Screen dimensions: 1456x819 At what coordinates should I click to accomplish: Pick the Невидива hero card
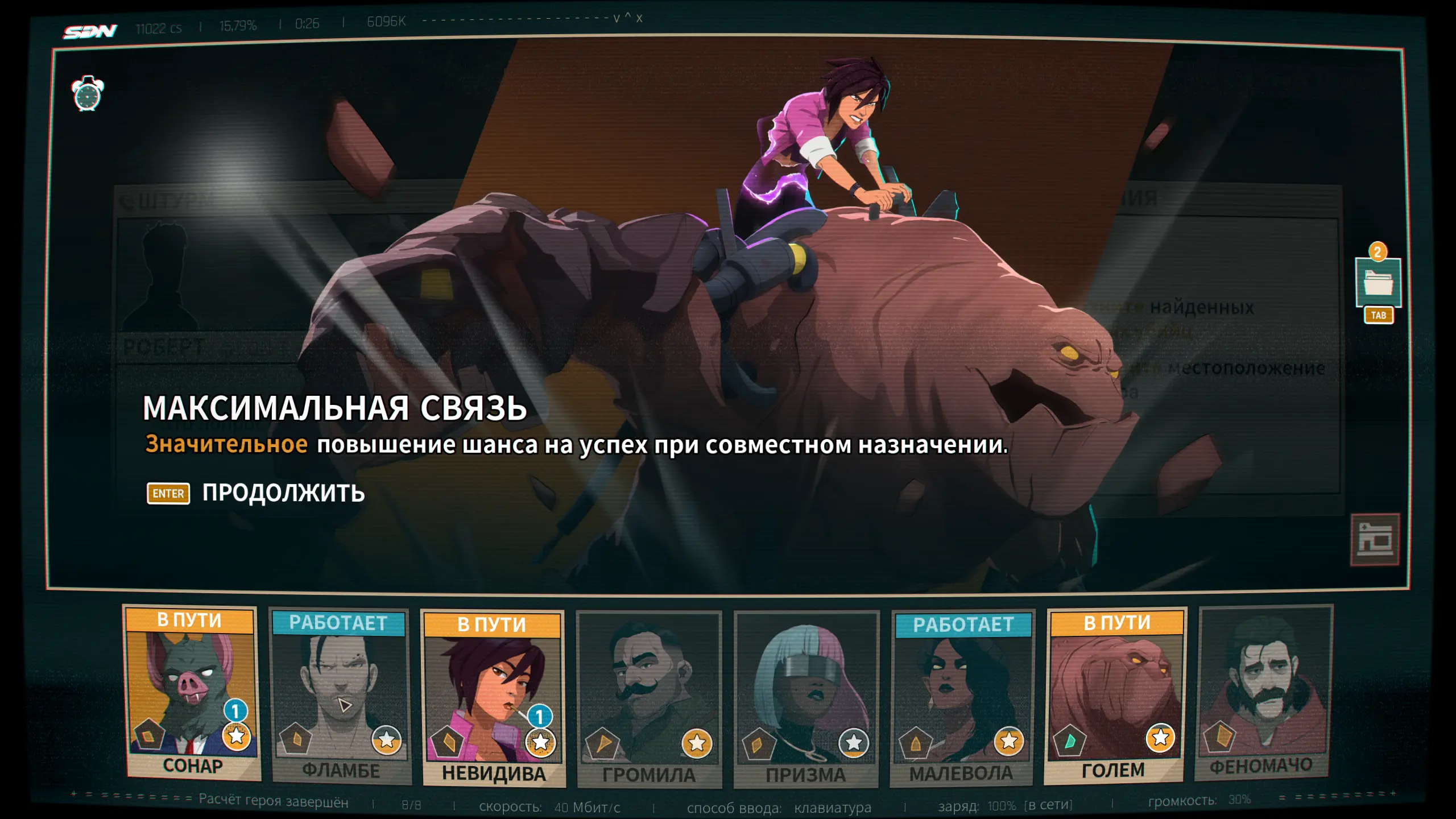[493, 698]
